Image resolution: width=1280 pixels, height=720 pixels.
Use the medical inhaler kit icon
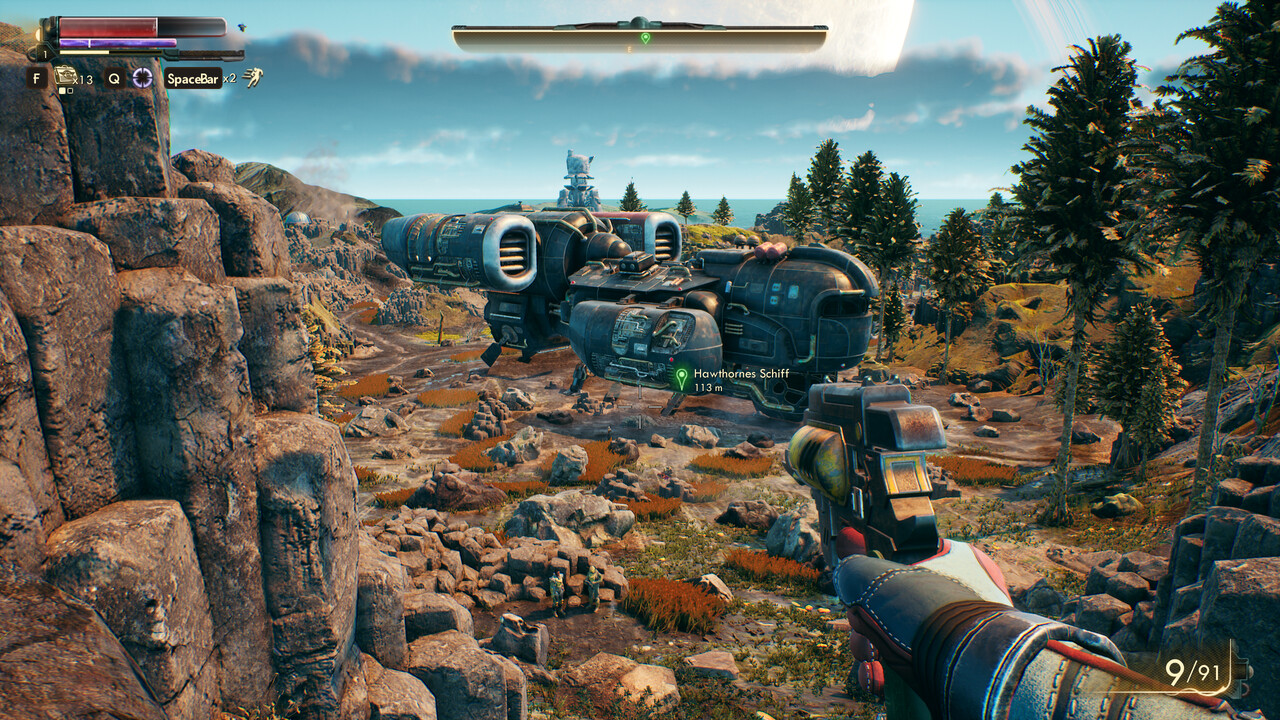point(66,75)
